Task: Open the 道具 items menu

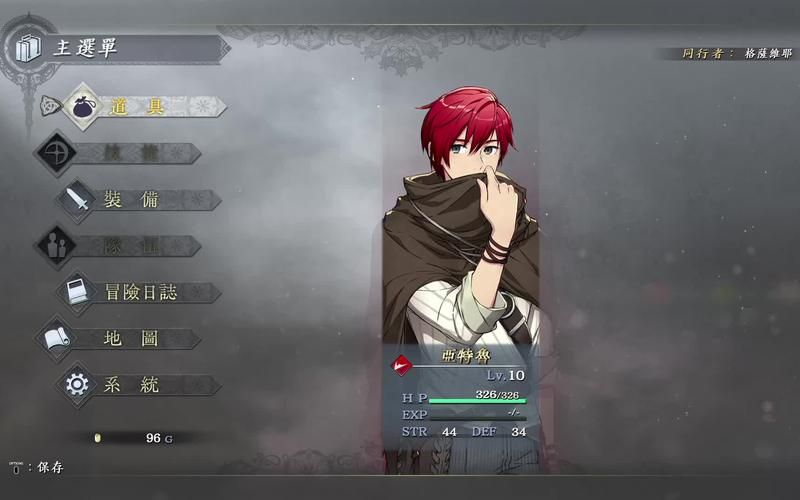Action: tap(138, 107)
